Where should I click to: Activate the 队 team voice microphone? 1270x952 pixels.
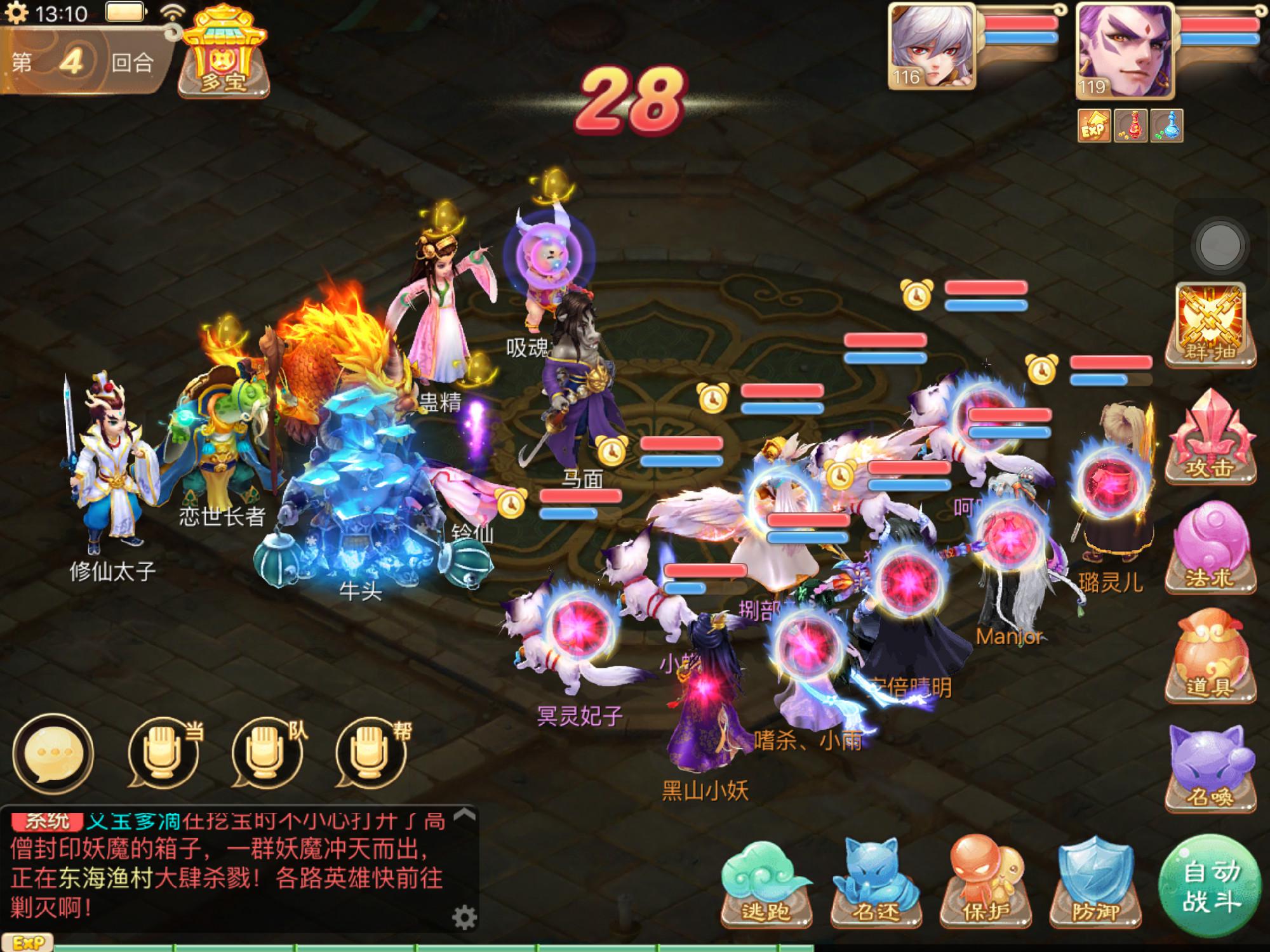pos(265,753)
